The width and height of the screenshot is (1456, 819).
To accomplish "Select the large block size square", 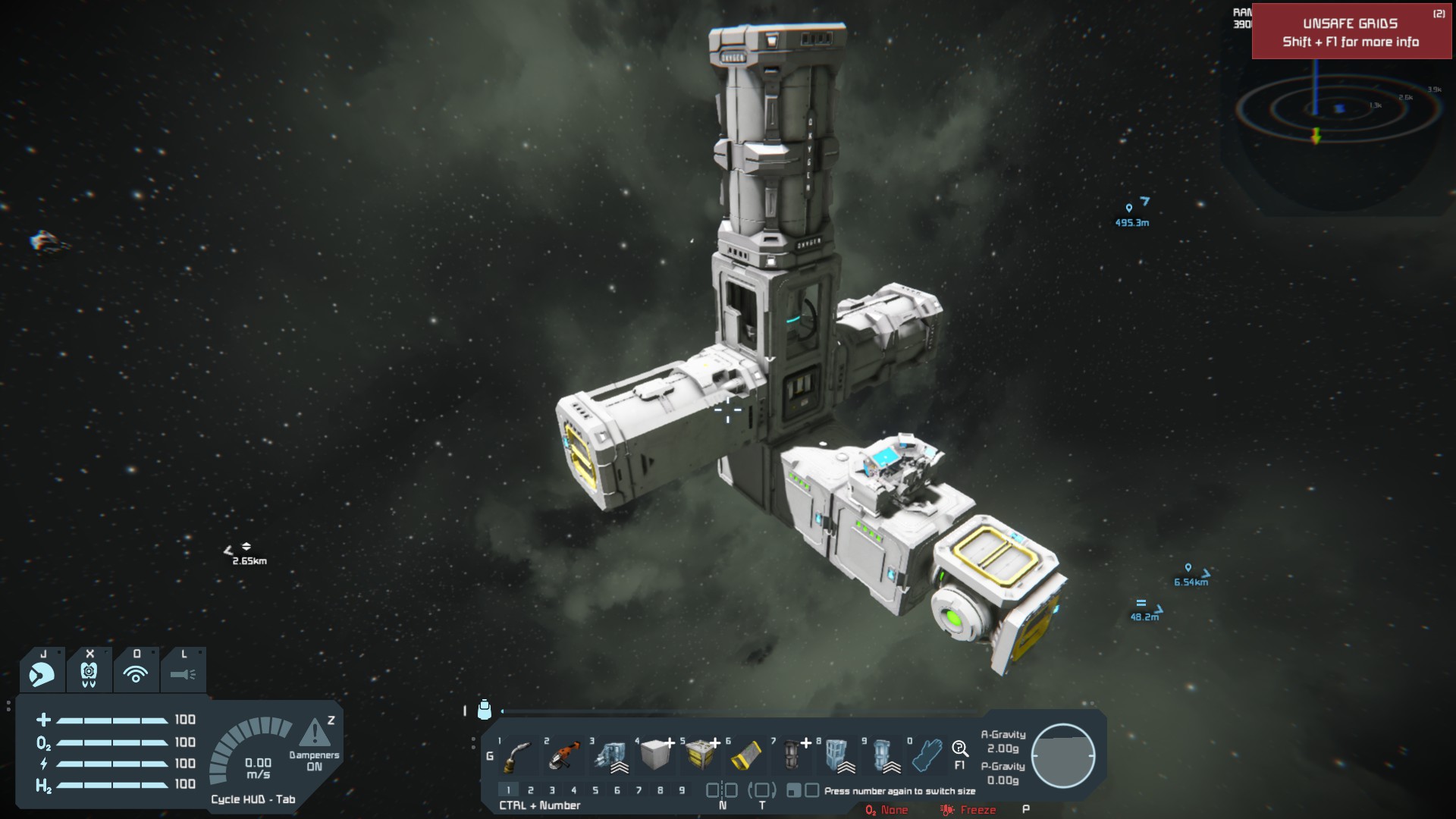I will pyautogui.click(x=811, y=790).
